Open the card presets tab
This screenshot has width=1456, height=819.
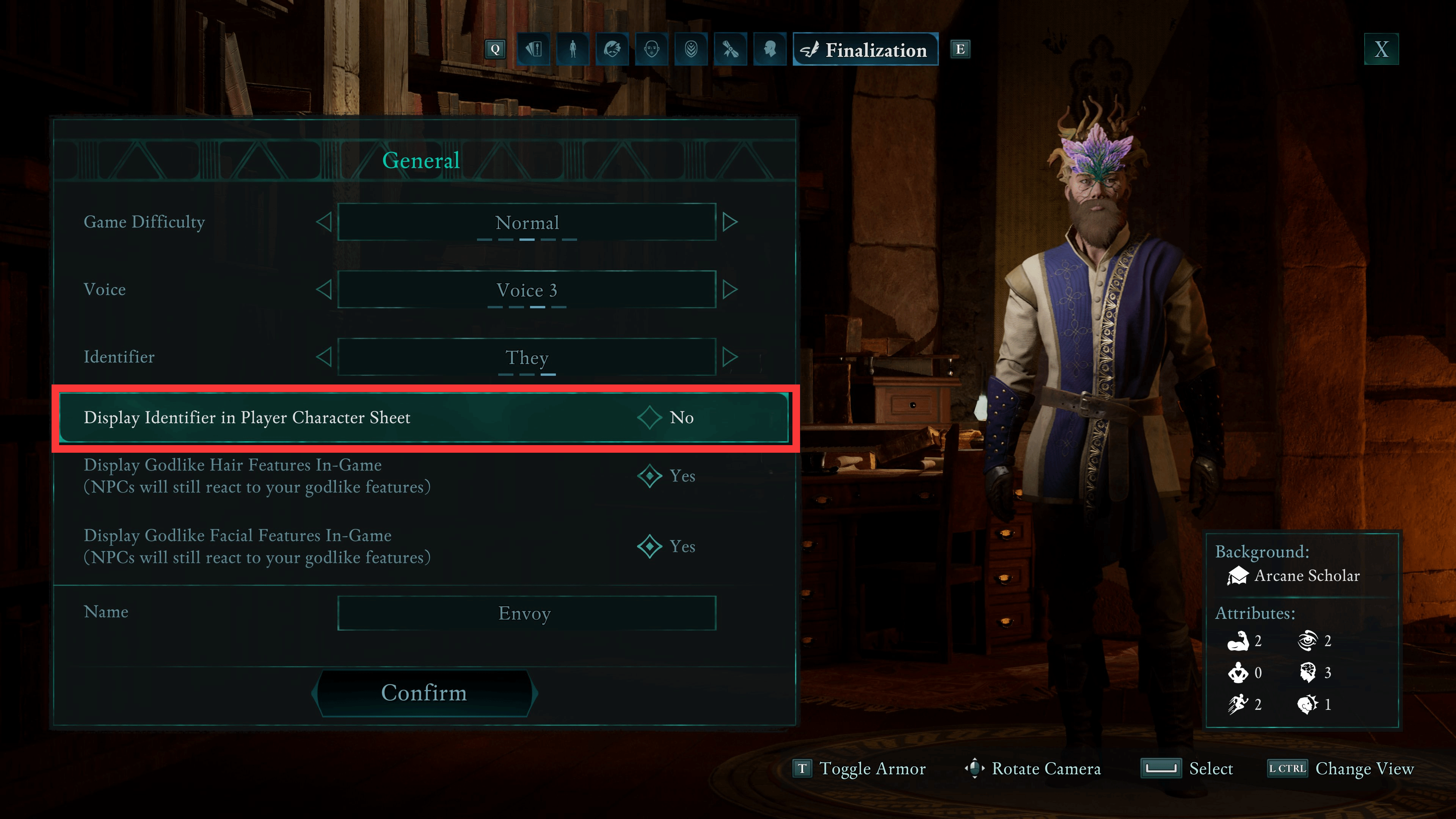pyautogui.click(x=533, y=50)
